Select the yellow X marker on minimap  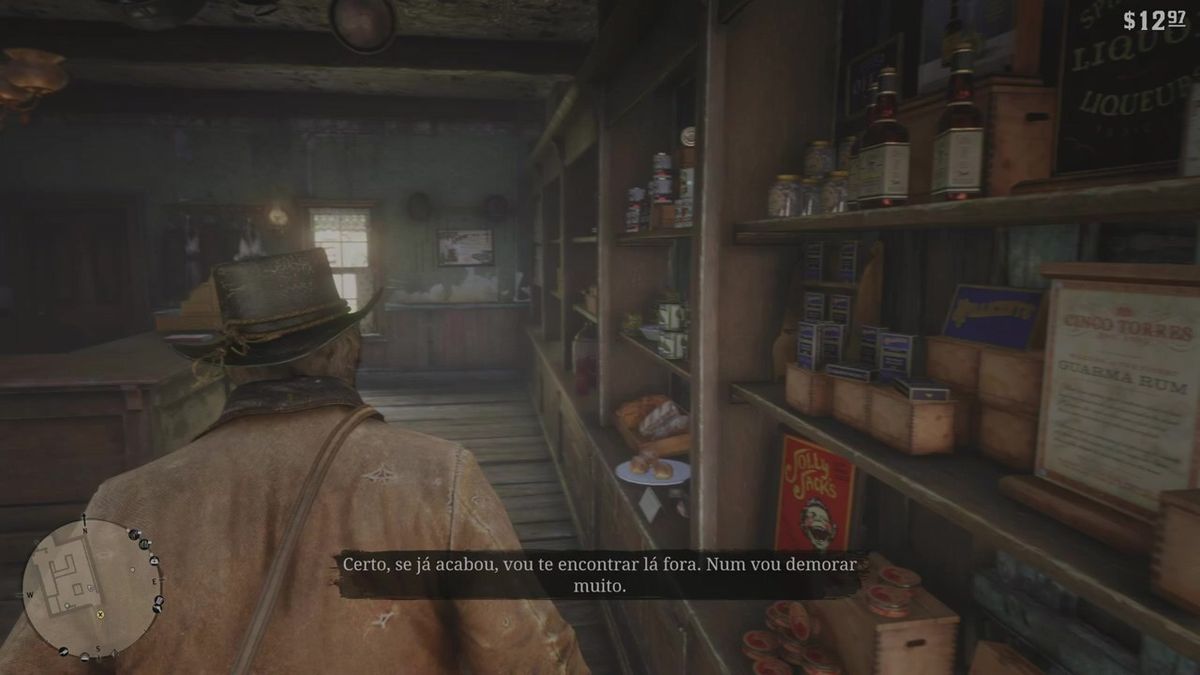point(100,615)
